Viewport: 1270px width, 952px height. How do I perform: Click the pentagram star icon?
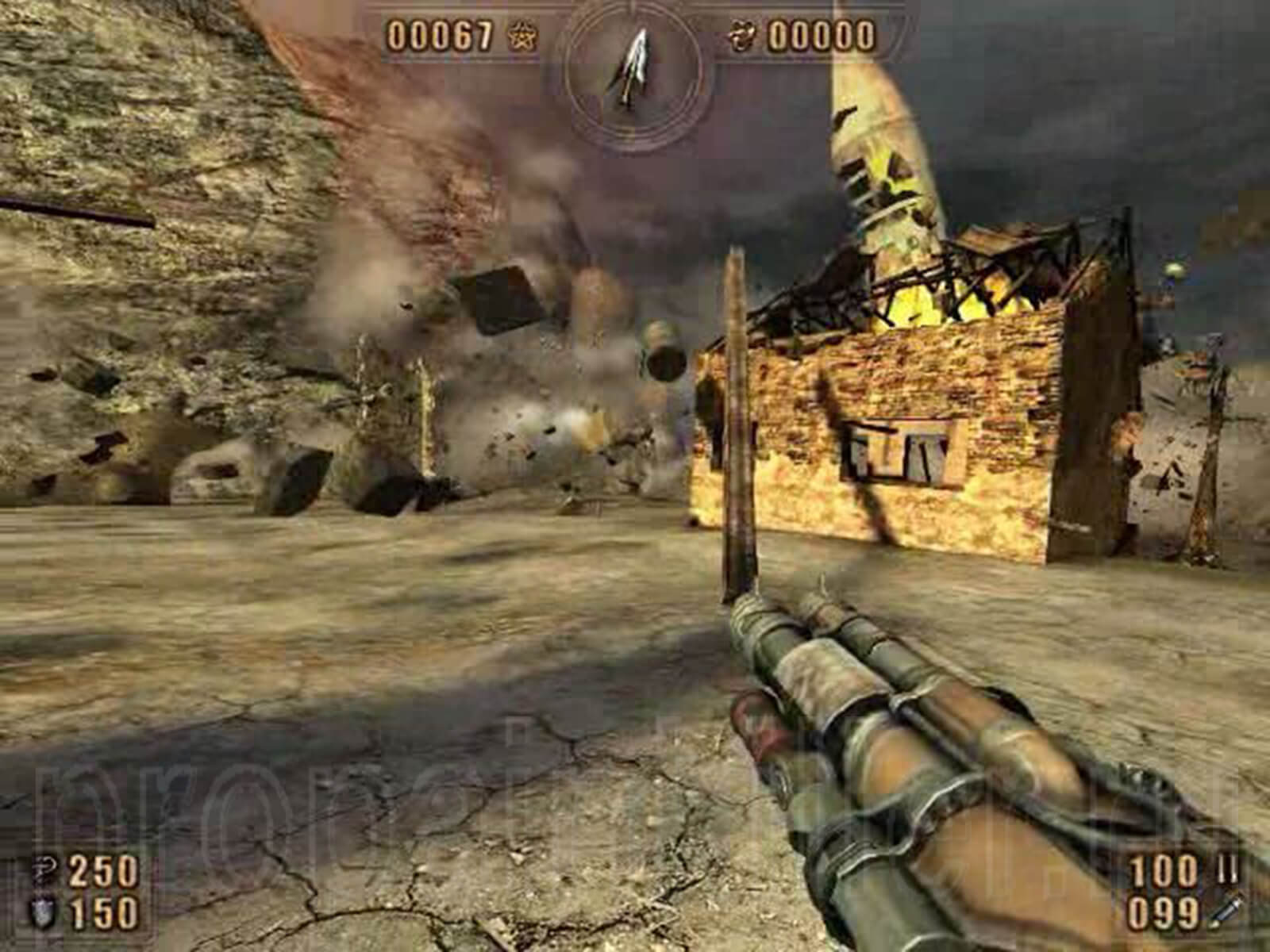coord(521,36)
